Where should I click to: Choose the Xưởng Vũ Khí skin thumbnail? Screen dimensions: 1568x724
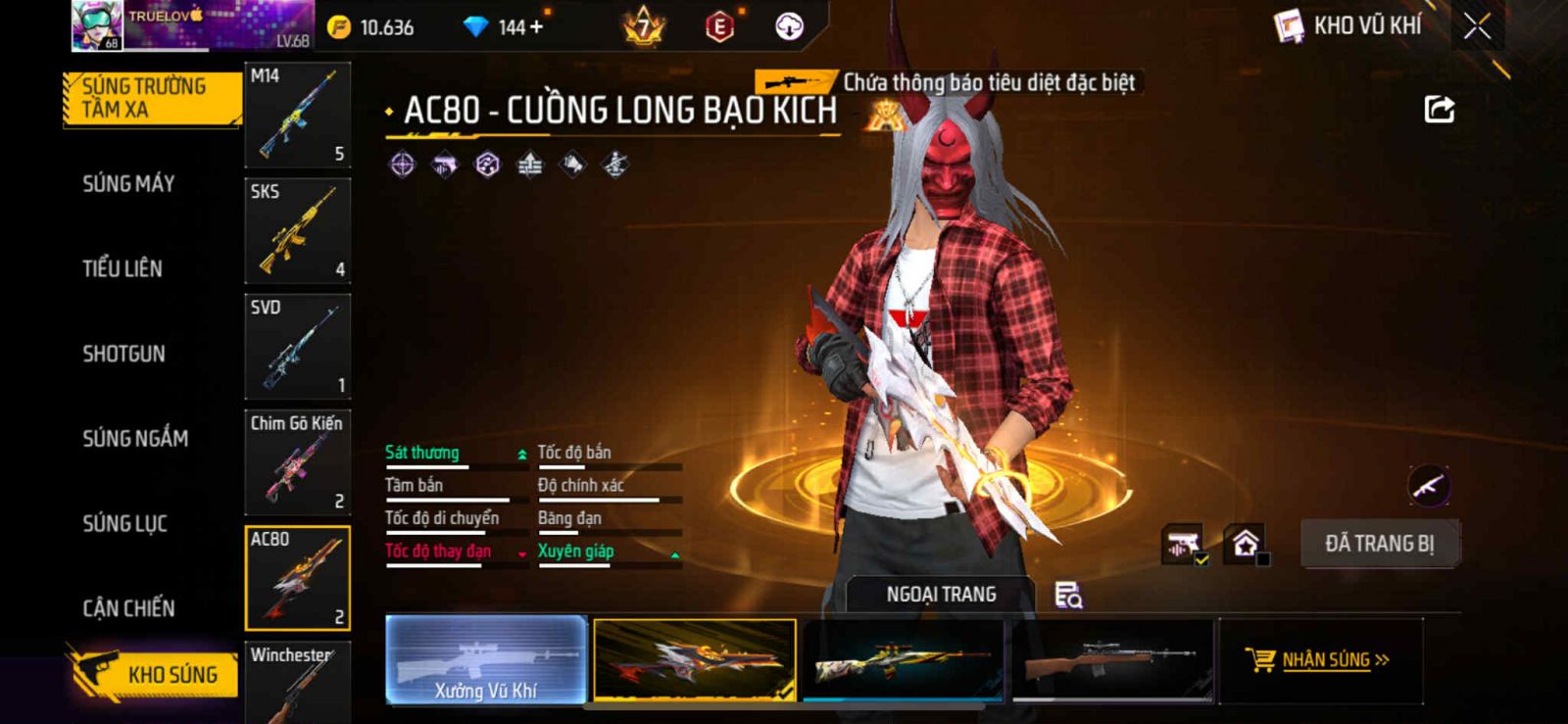pos(486,660)
